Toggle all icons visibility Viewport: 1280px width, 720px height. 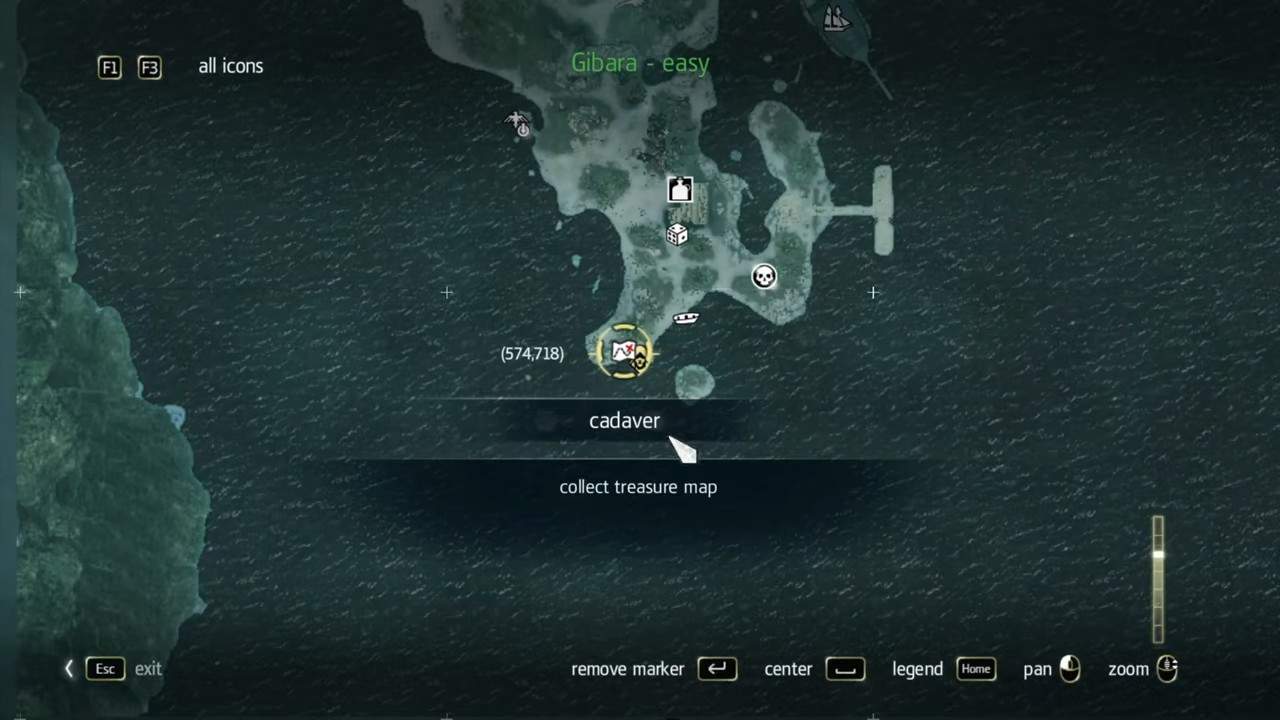(231, 66)
